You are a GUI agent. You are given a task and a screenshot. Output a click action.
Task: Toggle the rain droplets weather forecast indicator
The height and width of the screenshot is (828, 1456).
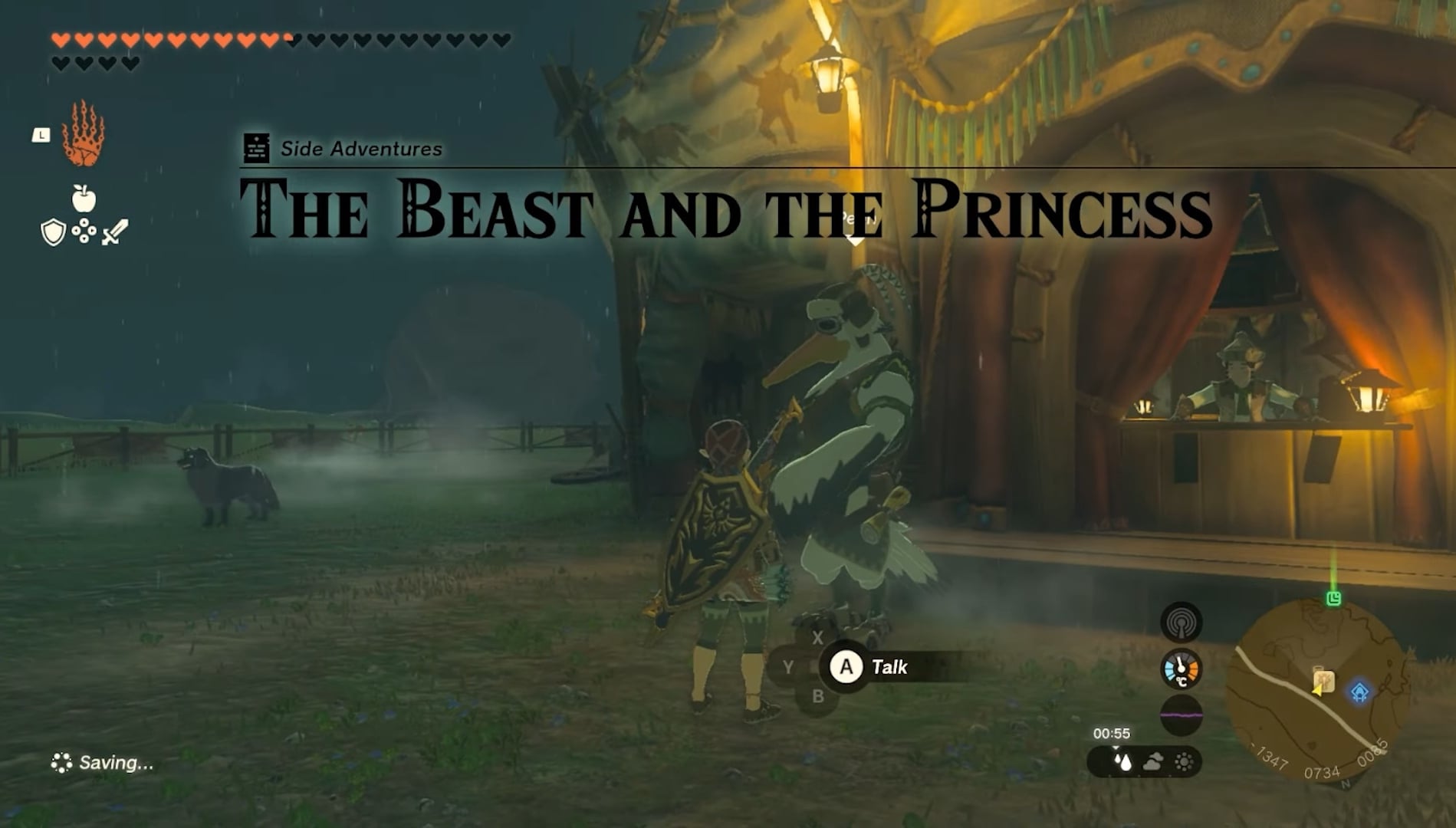click(1122, 762)
